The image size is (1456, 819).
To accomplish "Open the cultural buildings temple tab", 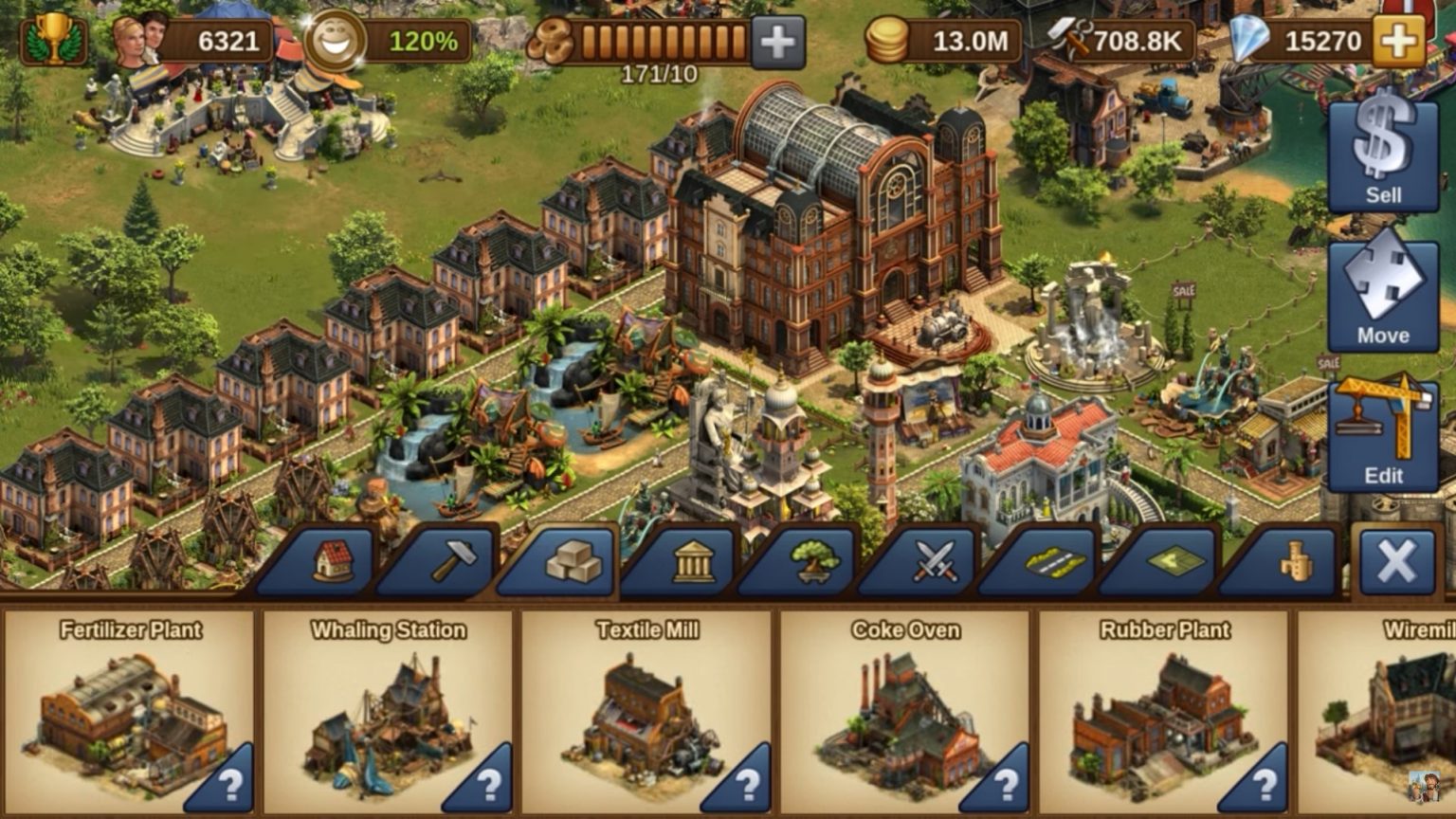I will point(694,562).
